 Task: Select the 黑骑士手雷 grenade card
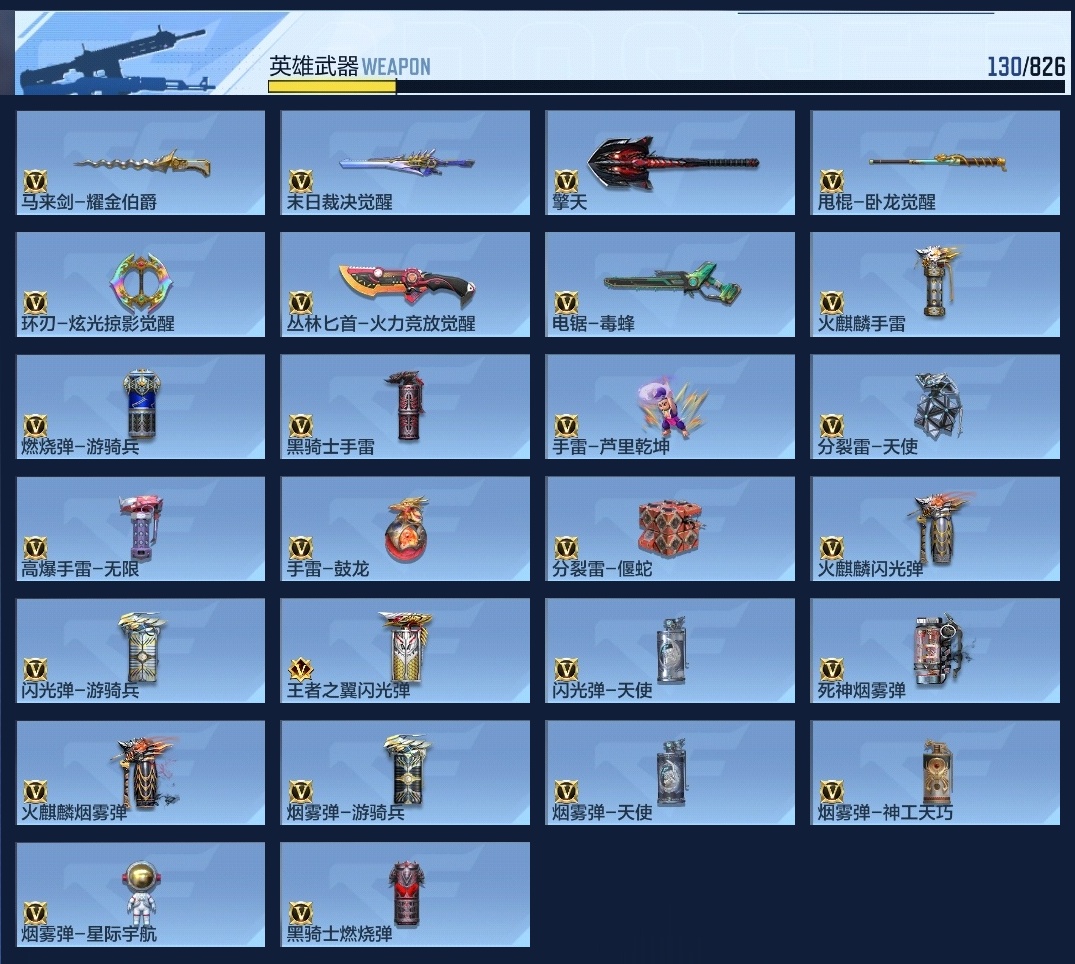(x=405, y=406)
